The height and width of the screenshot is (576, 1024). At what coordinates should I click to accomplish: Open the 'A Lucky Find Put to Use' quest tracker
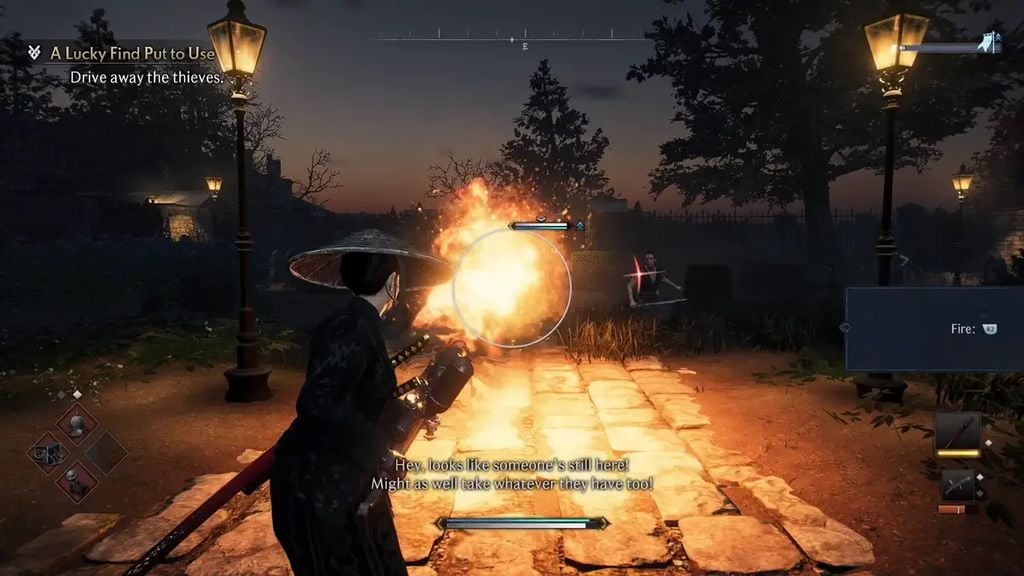132,52
